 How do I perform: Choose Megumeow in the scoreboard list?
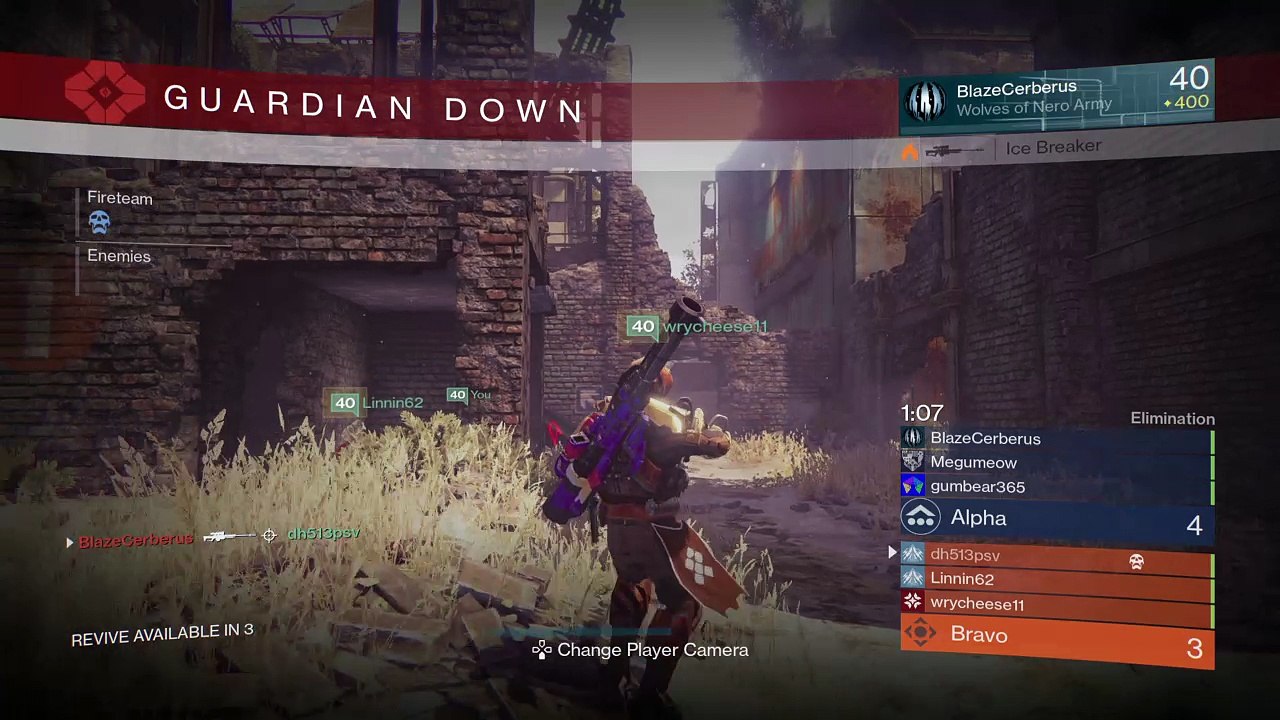[1055, 462]
